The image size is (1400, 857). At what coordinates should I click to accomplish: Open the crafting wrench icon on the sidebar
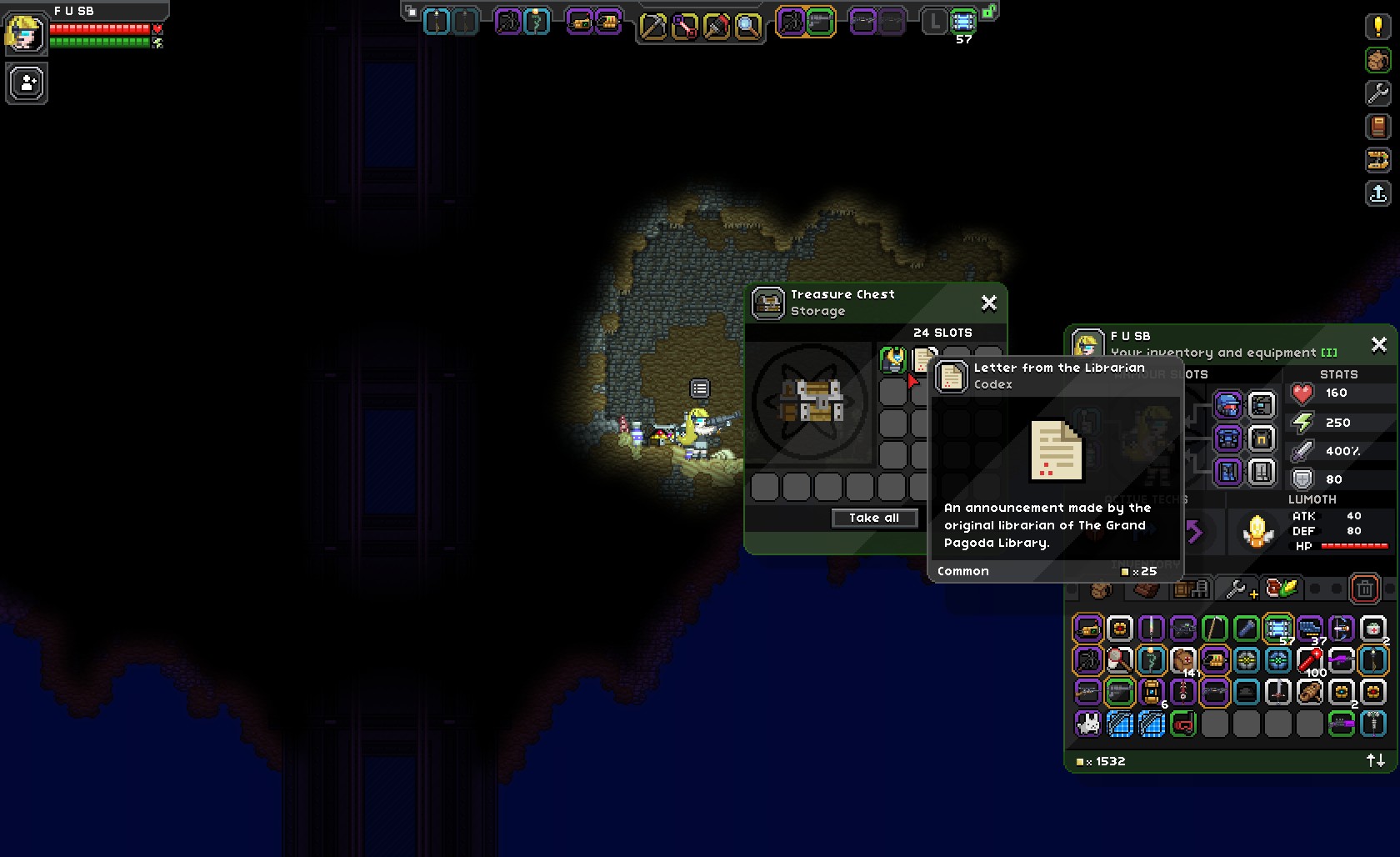coord(1377,93)
